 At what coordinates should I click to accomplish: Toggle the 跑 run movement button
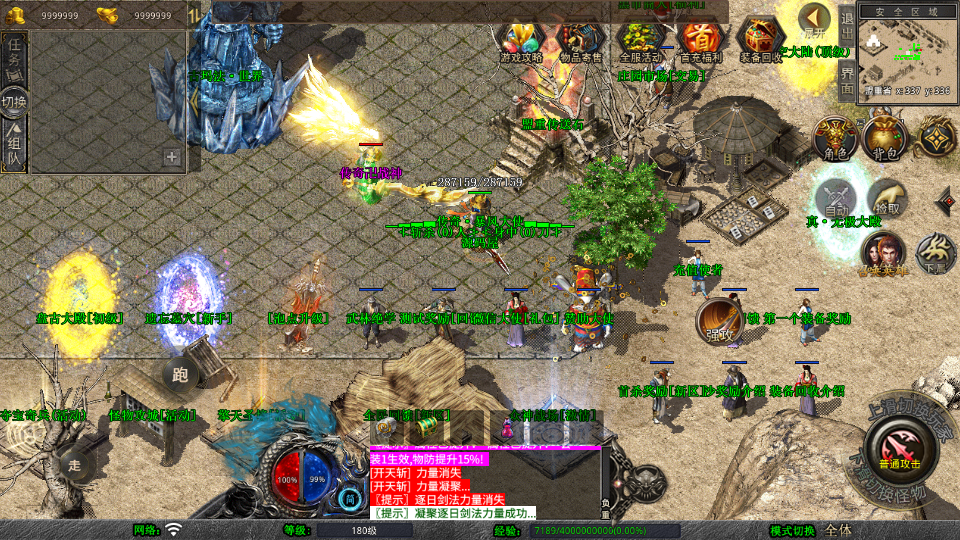pos(180,376)
